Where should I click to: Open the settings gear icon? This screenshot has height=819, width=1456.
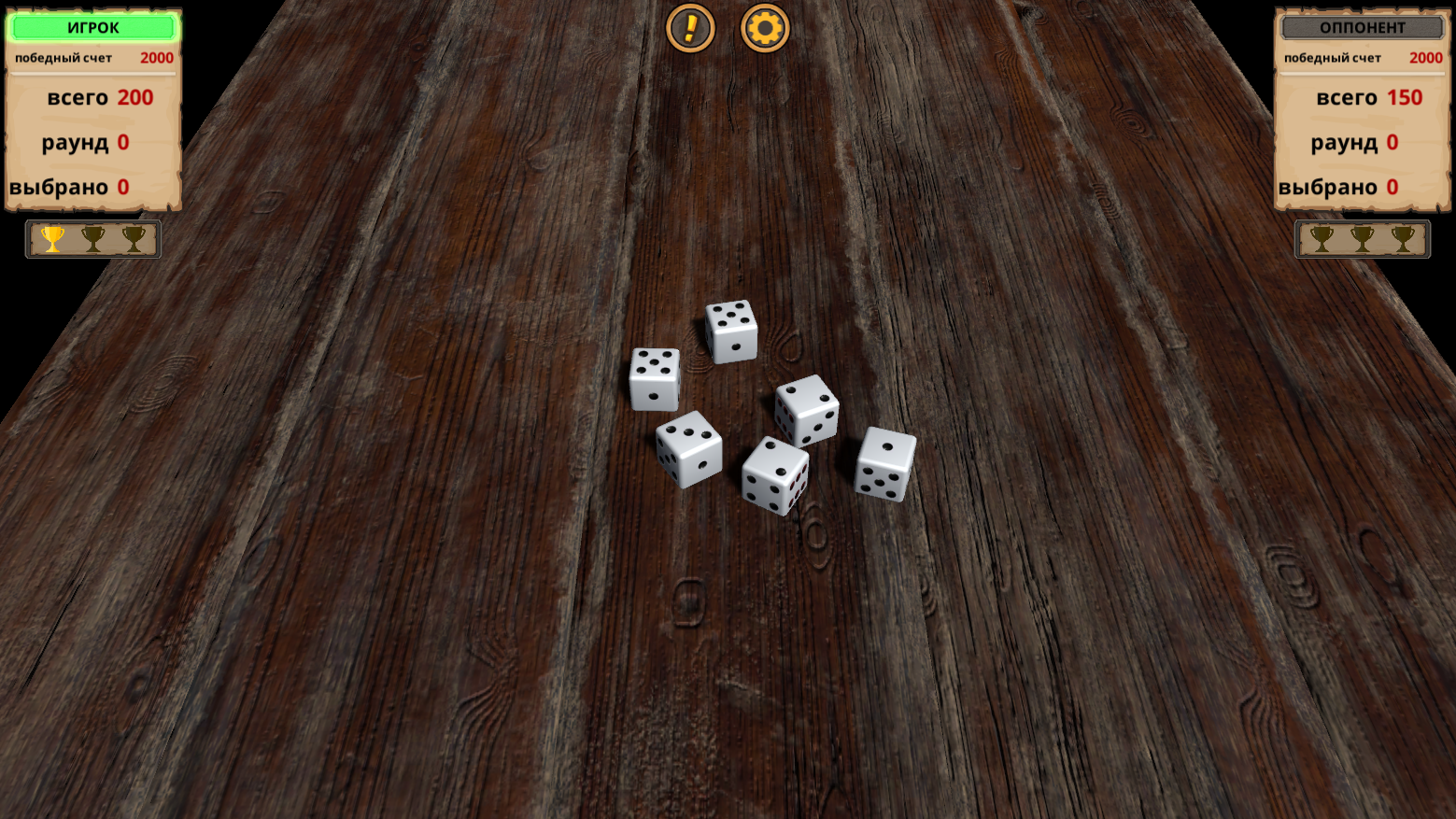point(763,28)
